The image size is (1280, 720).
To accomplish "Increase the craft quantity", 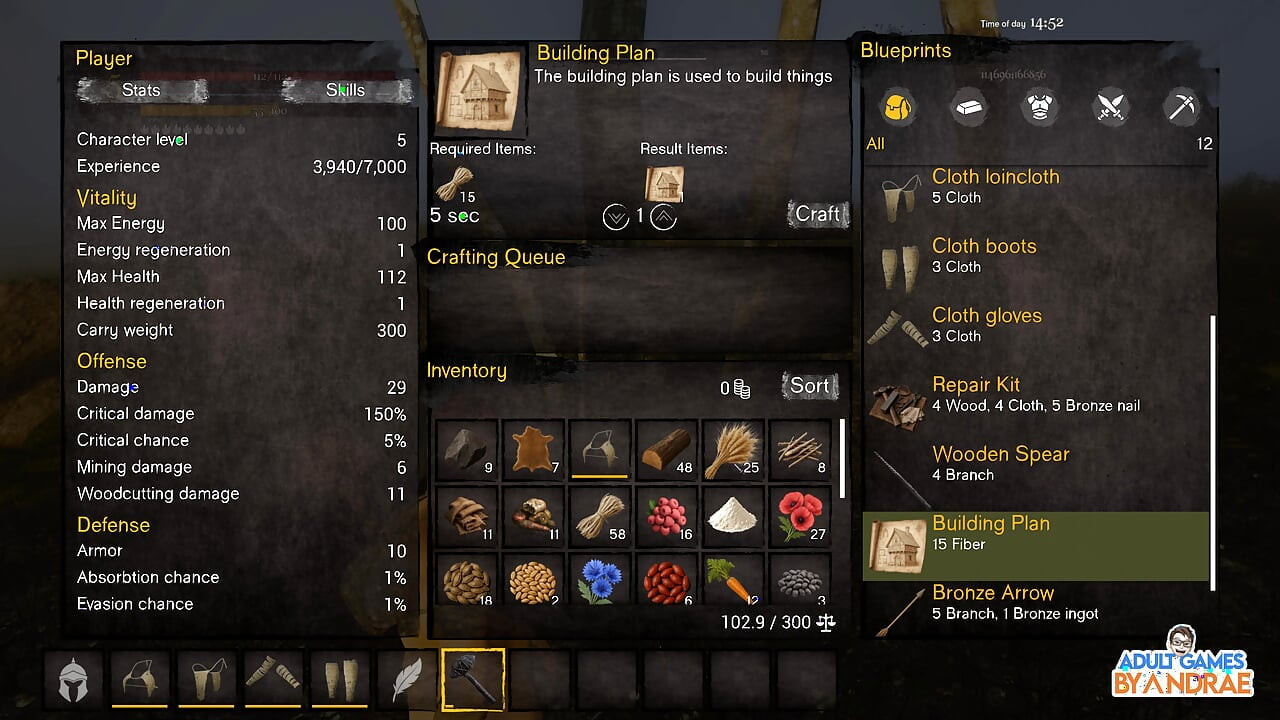I will pos(663,216).
